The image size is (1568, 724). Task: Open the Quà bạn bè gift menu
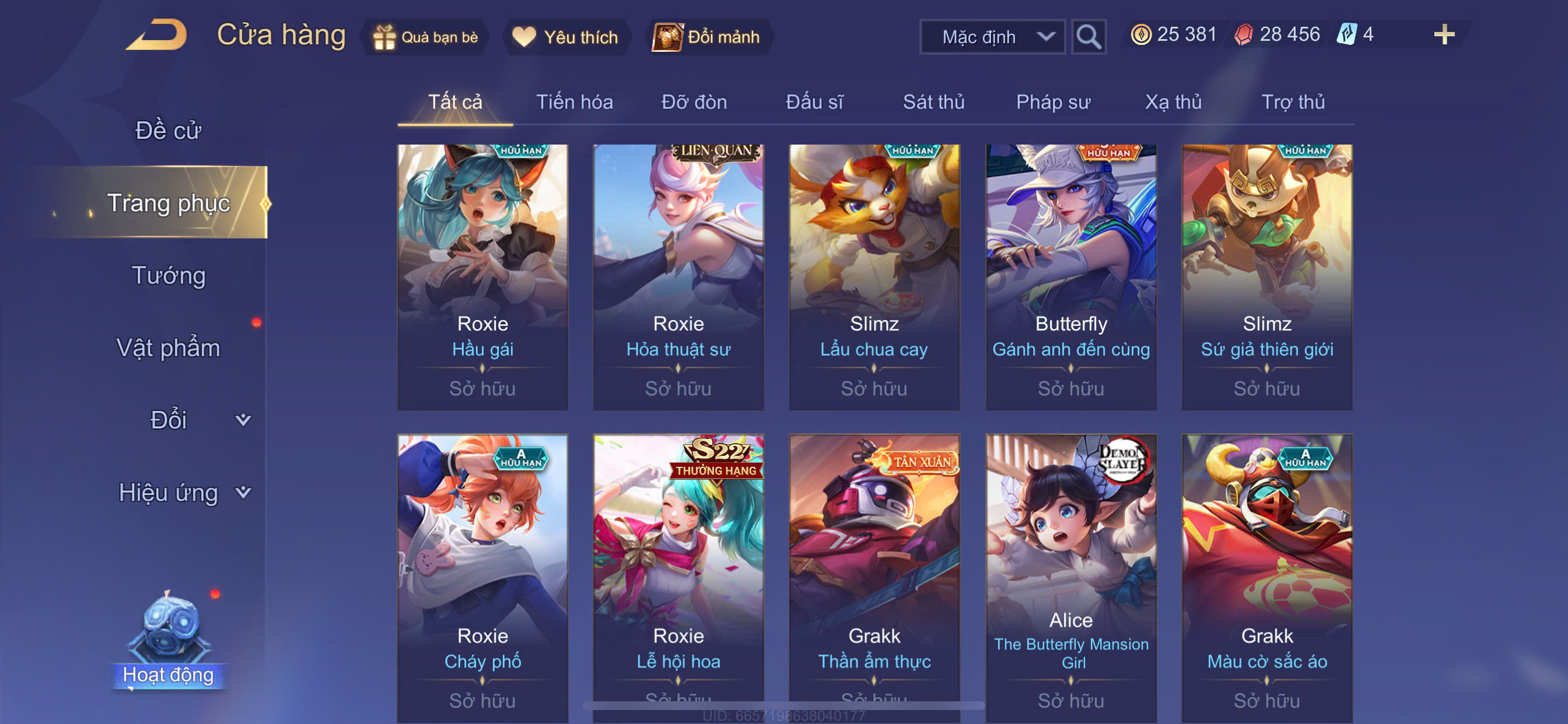[x=426, y=37]
